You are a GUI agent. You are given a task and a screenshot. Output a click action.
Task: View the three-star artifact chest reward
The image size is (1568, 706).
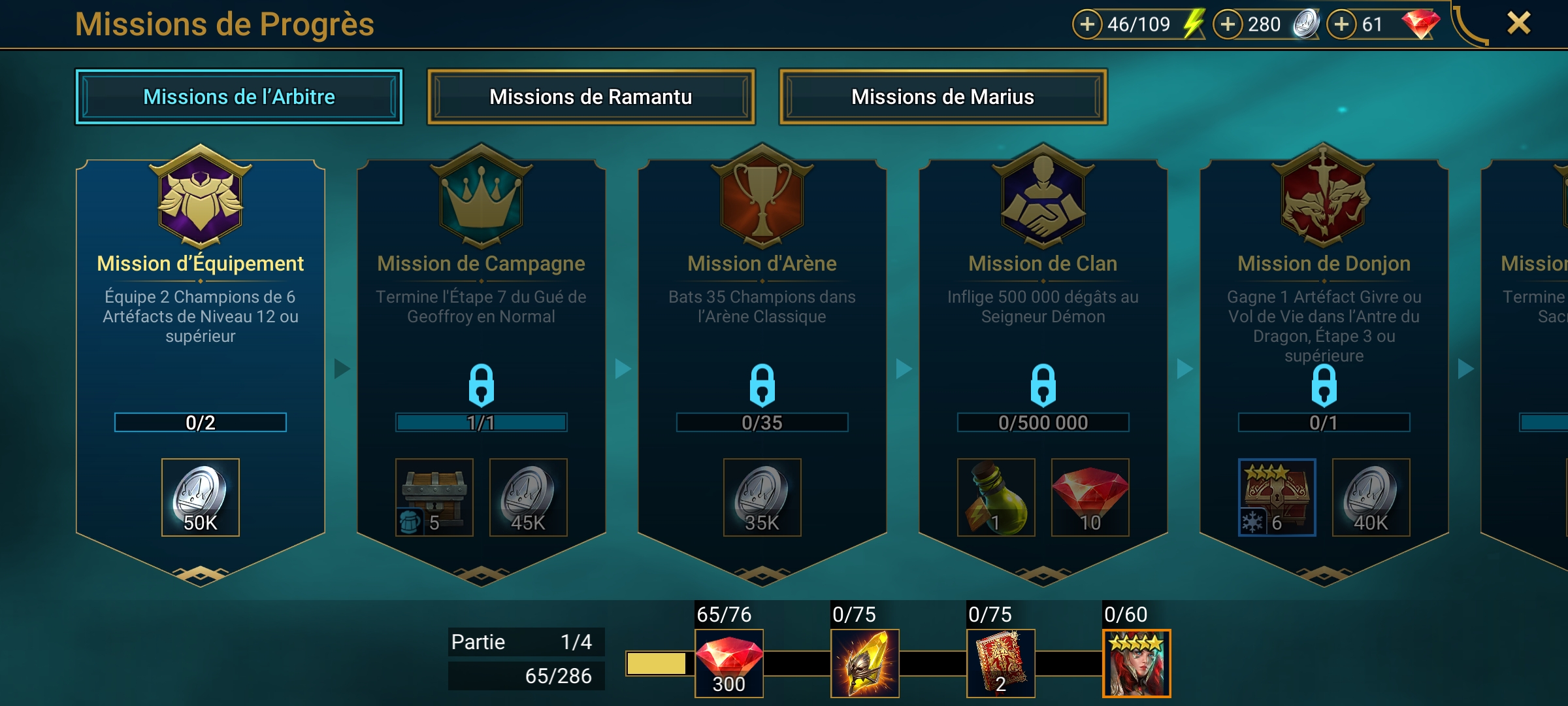click(x=1277, y=497)
